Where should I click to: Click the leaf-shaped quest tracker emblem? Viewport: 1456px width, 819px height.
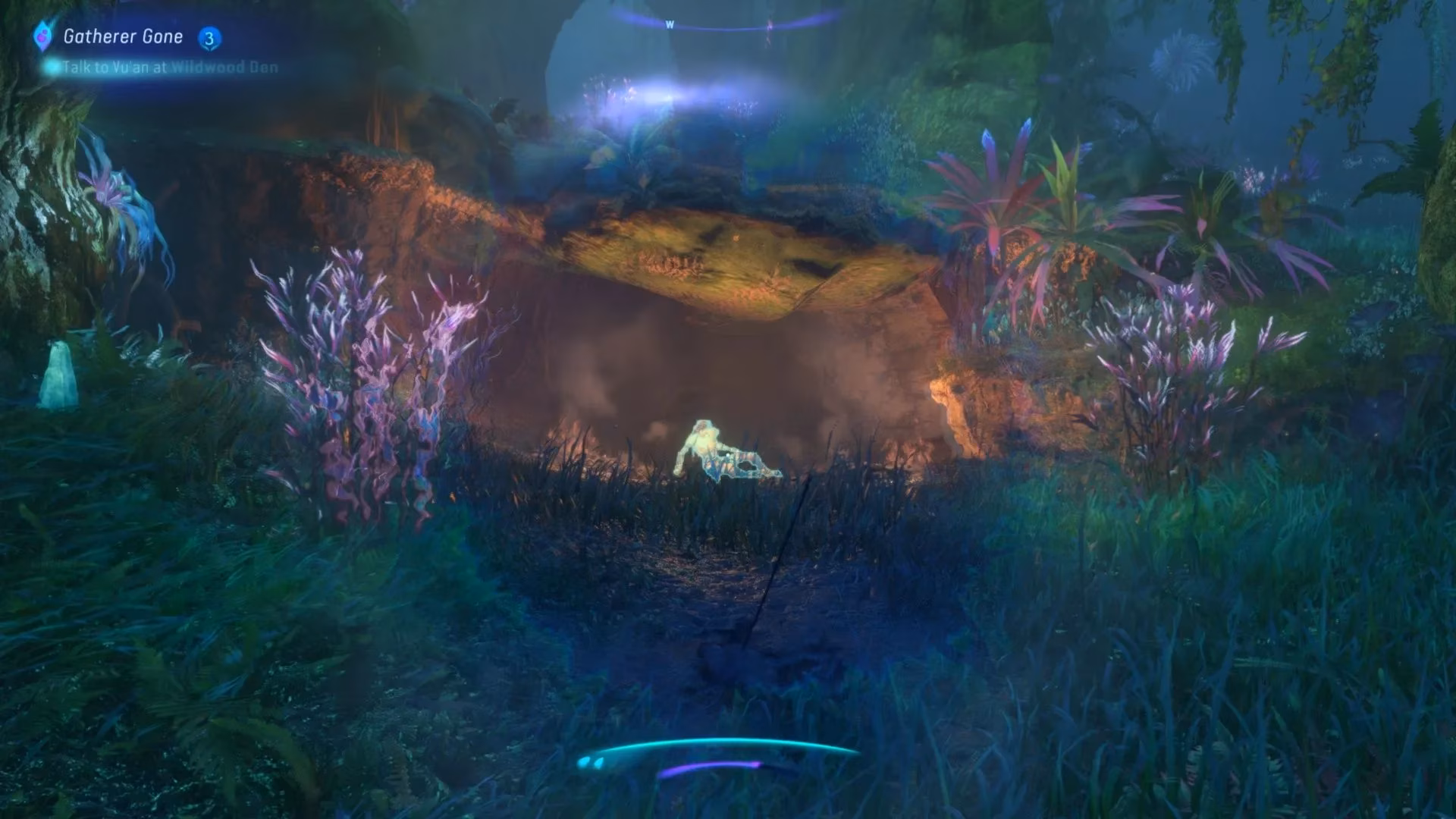(42, 35)
